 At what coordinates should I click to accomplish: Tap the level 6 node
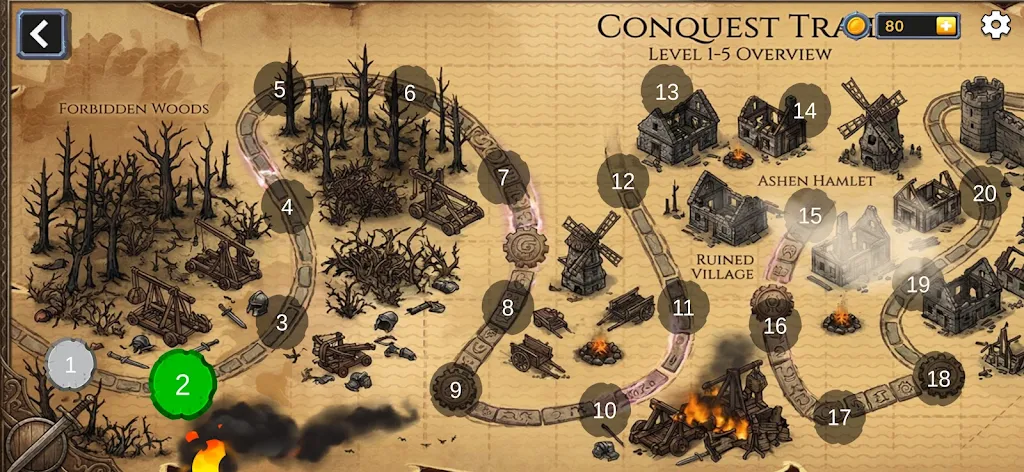coord(410,93)
